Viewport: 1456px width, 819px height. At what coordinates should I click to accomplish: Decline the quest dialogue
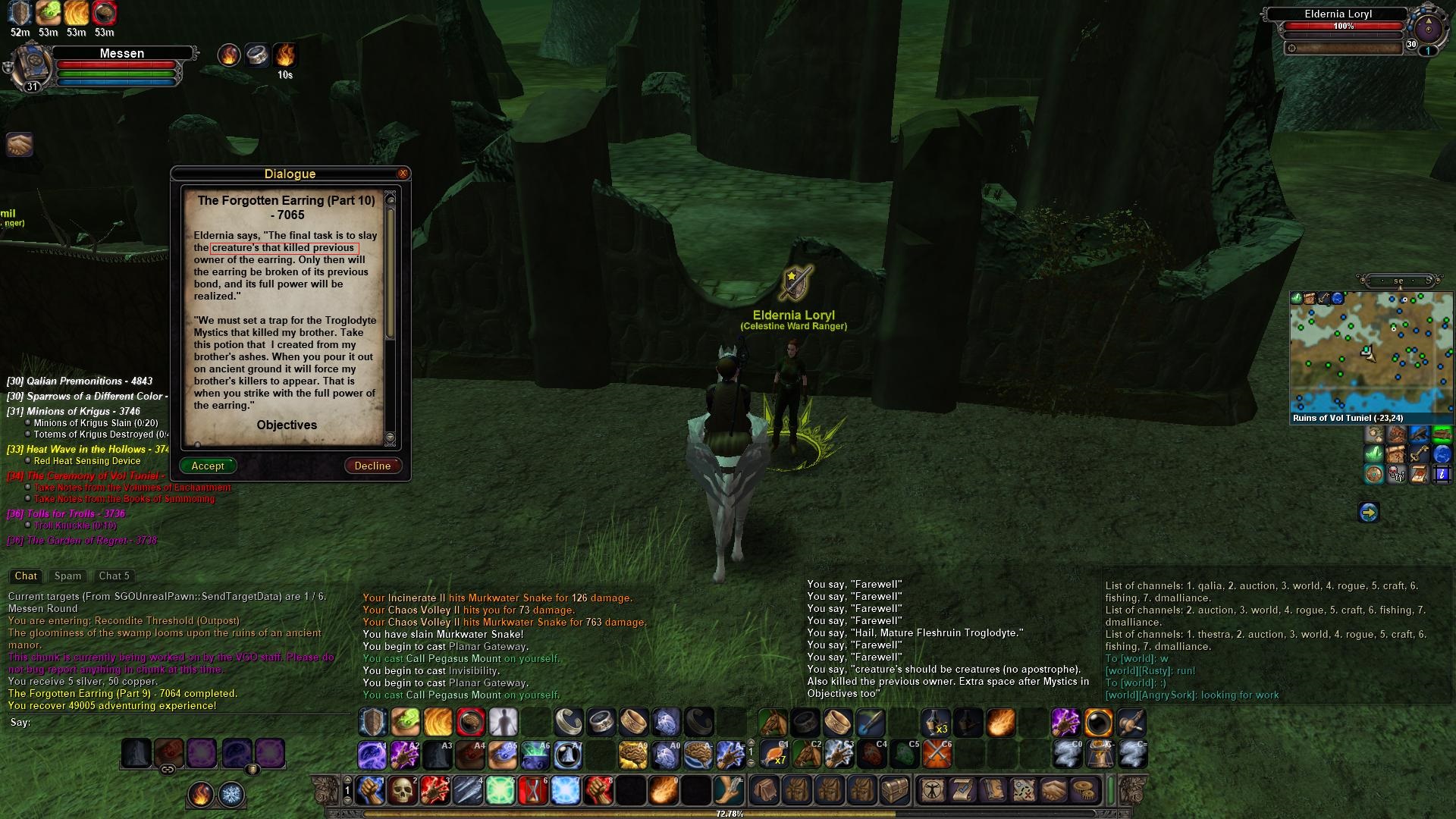(x=372, y=466)
